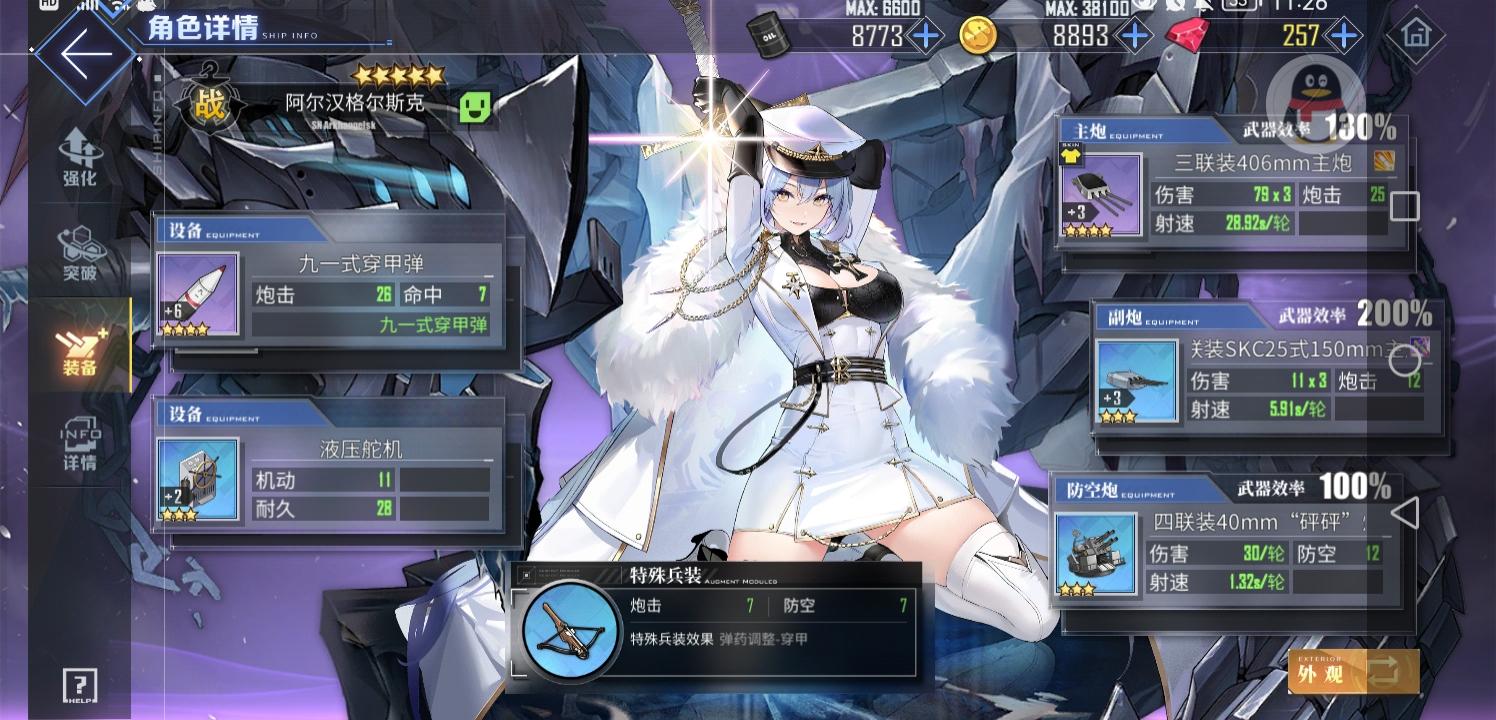Screen dimensions: 1496x720
Task: Toggle the SKIN shirt badge on main gun
Action: click(1069, 156)
